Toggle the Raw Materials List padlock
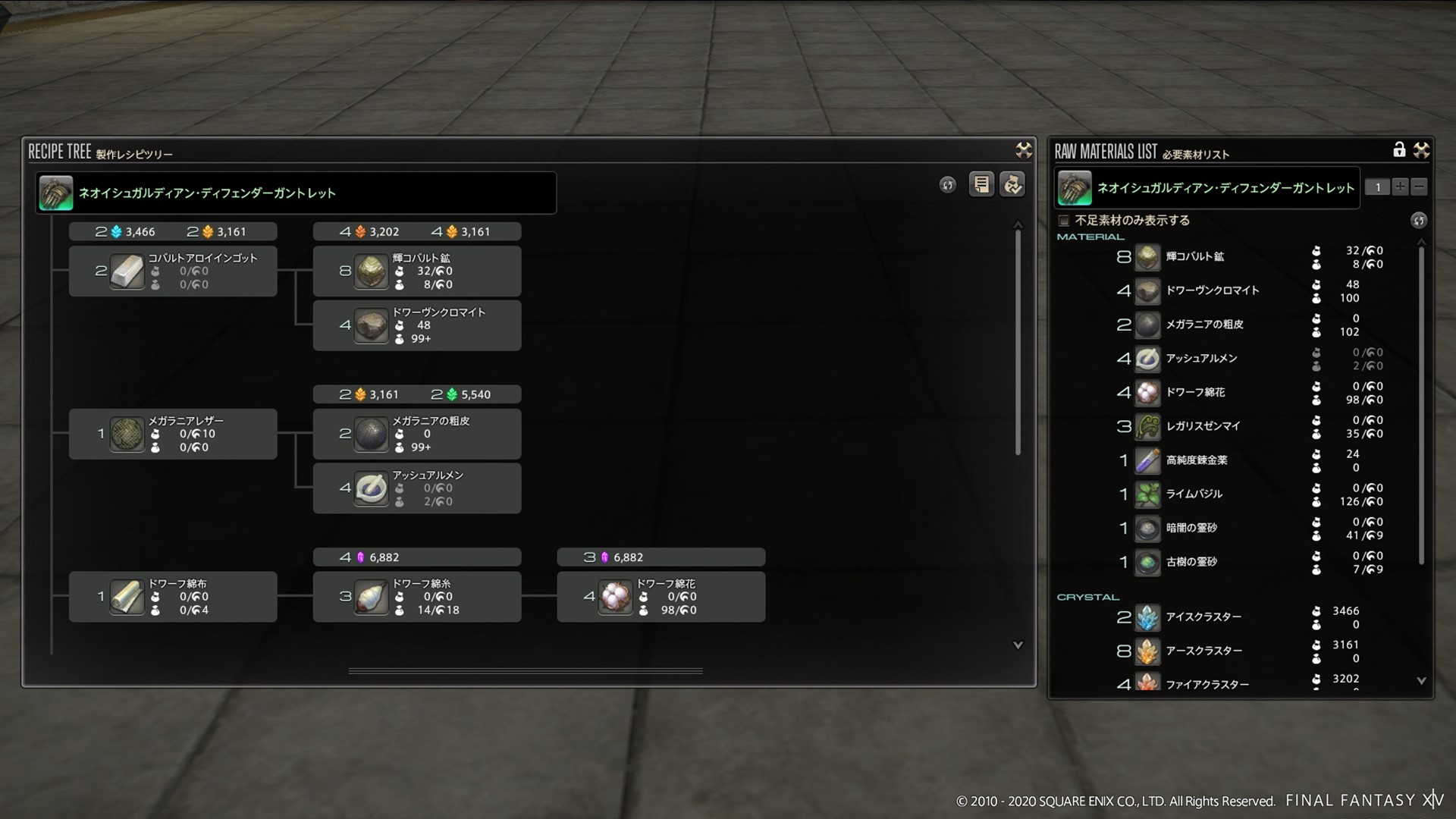Viewport: 1456px width, 819px height. [1399, 149]
